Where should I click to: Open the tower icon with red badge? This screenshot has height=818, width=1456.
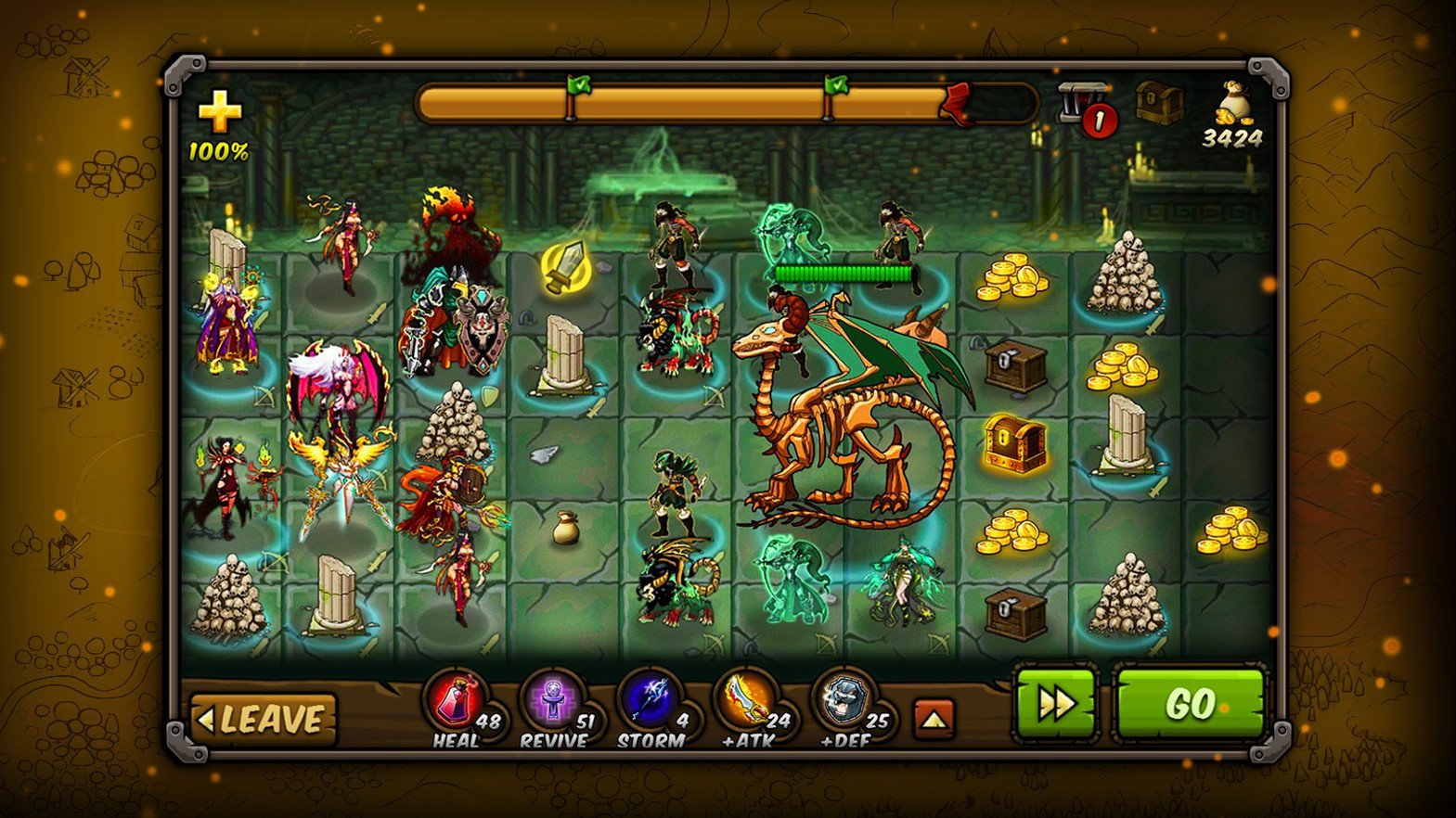(x=1083, y=106)
